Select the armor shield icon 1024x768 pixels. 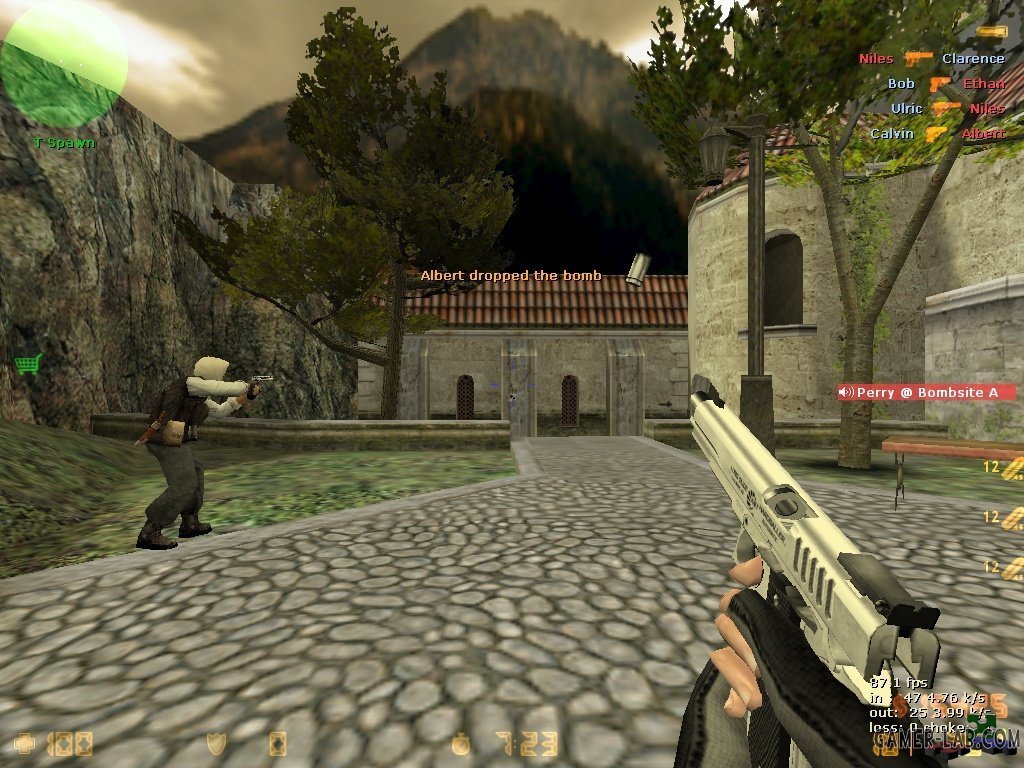[x=214, y=744]
